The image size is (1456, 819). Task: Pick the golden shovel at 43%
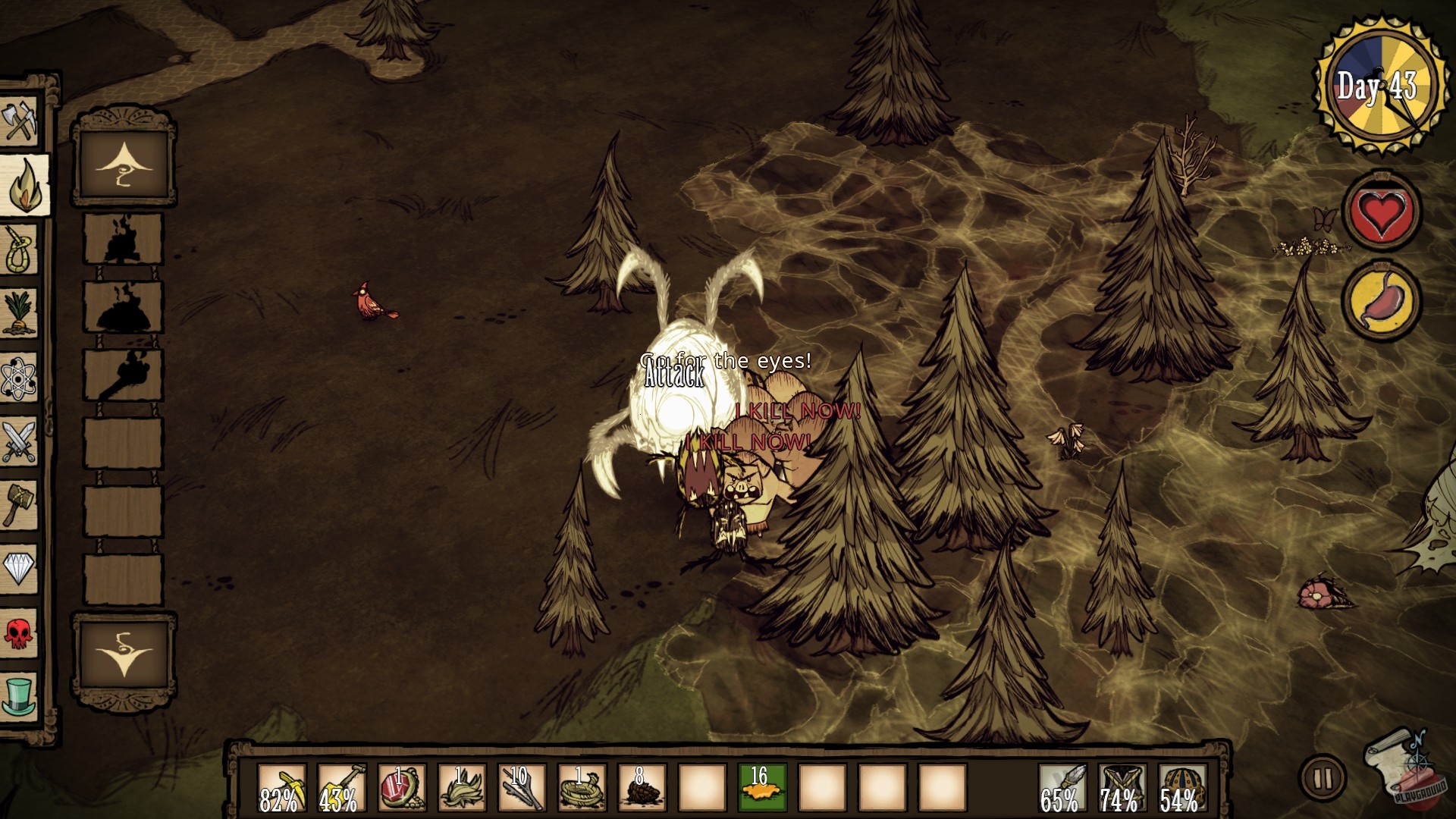[x=341, y=789]
